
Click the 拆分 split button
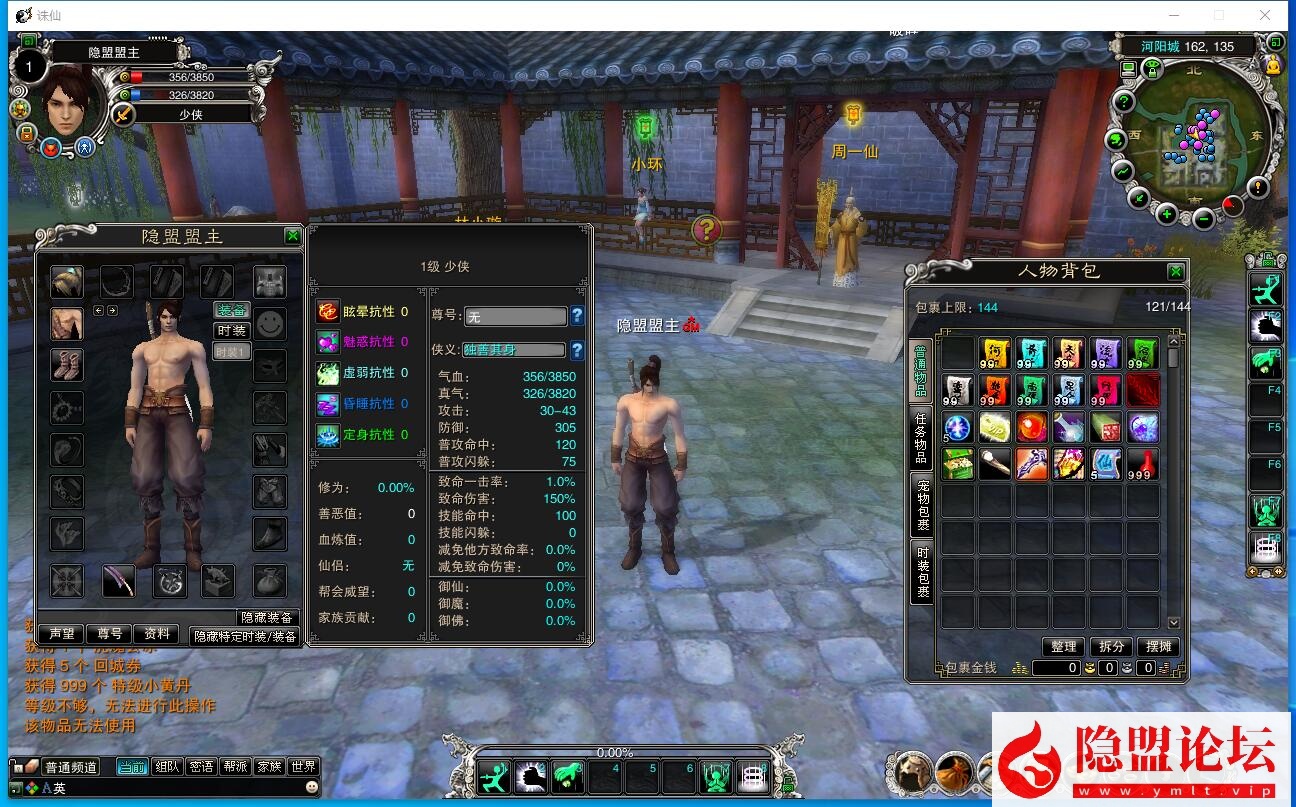(1111, 647)
